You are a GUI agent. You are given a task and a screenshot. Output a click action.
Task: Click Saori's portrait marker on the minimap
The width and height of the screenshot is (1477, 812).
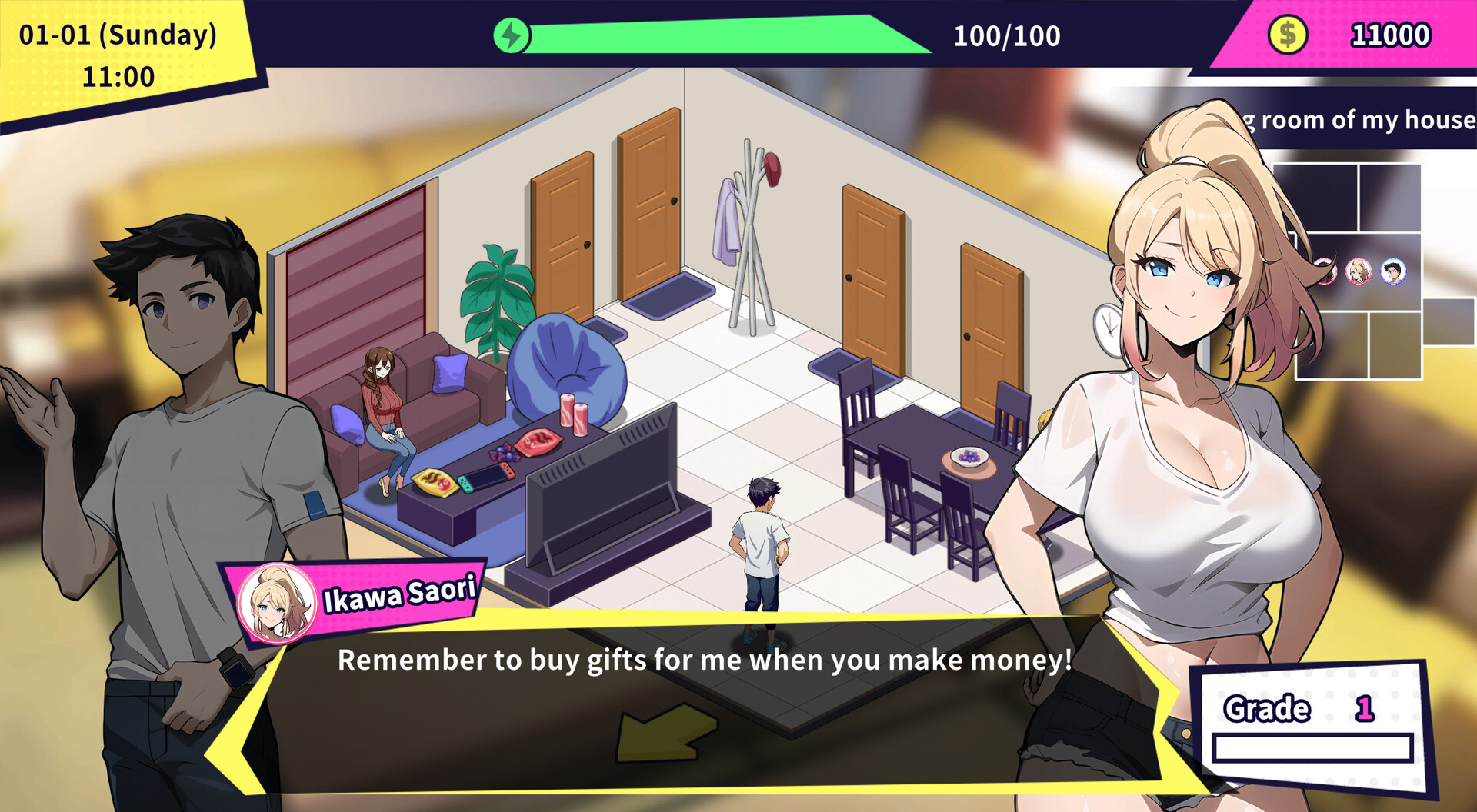(x=1357, y=271)
